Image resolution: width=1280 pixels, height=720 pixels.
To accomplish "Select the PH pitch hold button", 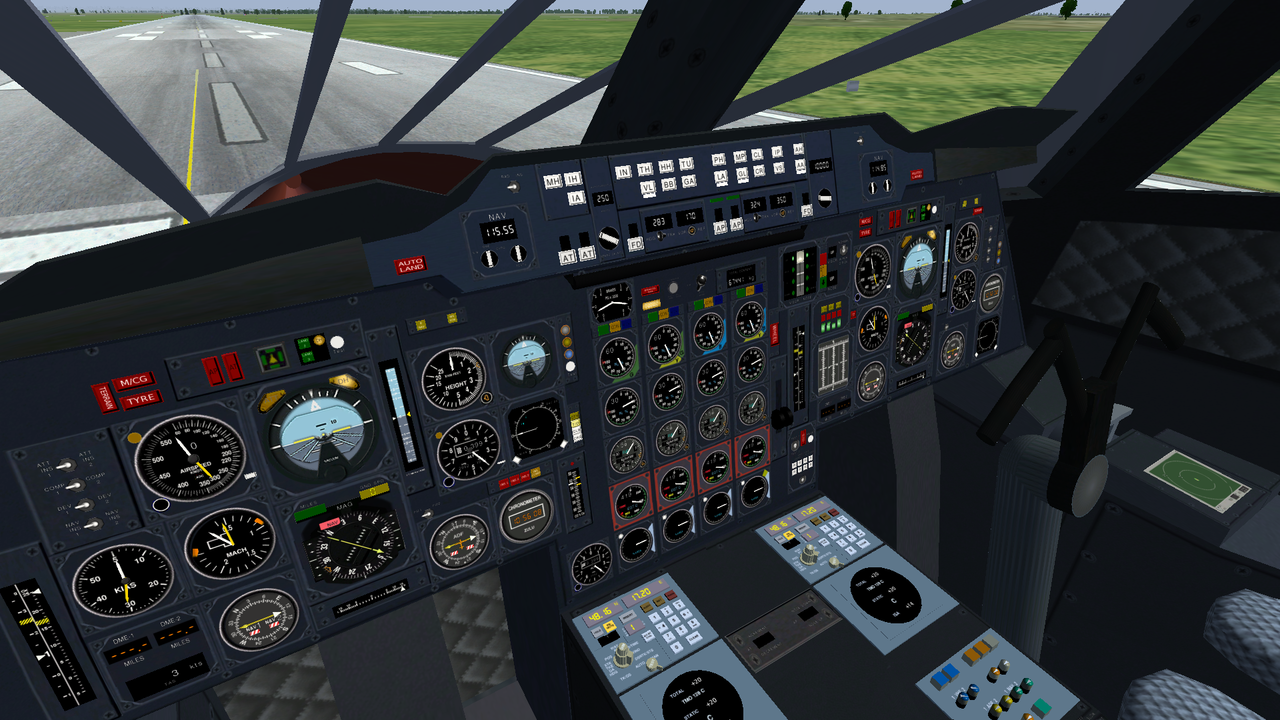I will point(718,160).
